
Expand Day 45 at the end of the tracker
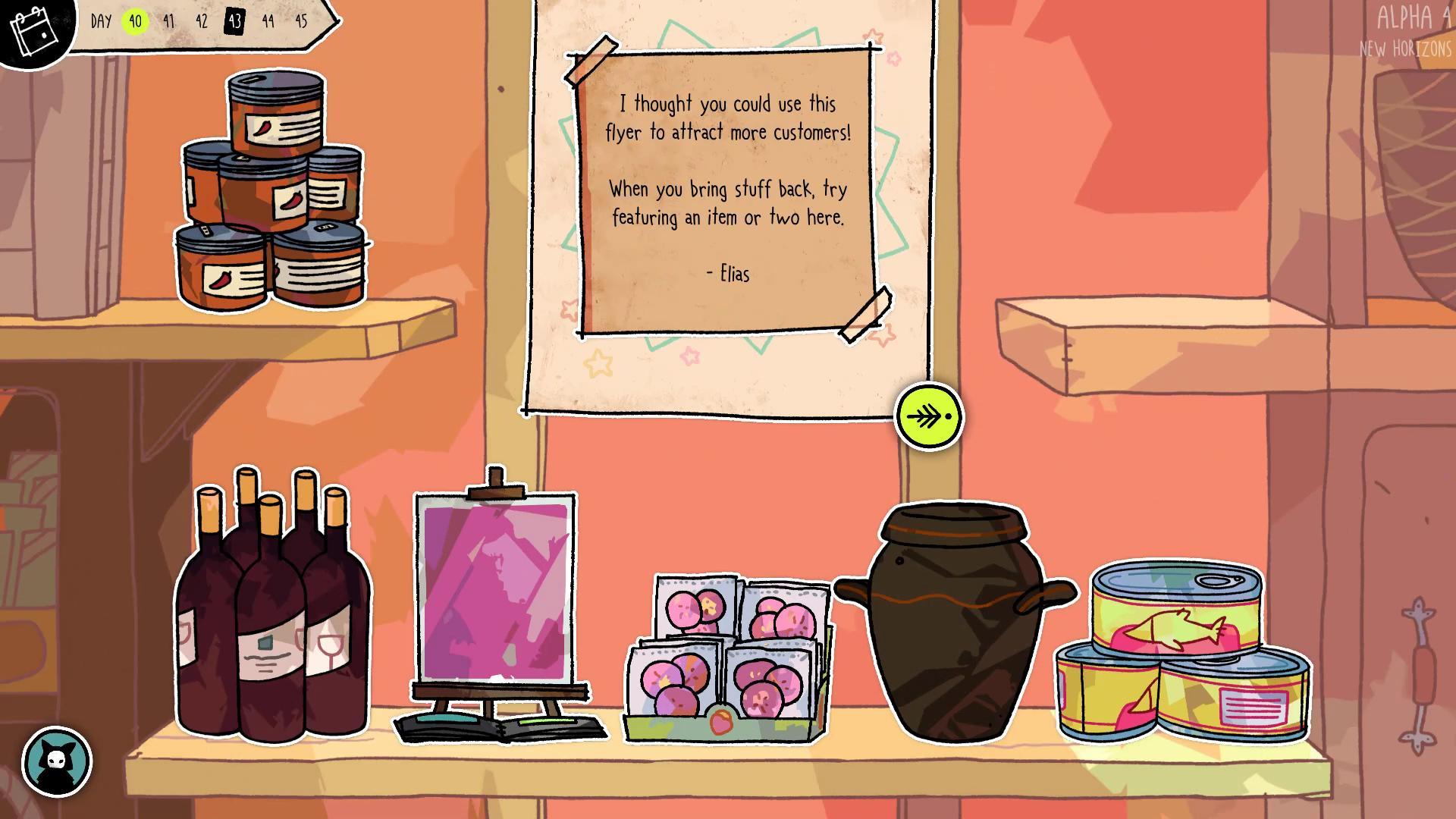(x=302, y=22)
